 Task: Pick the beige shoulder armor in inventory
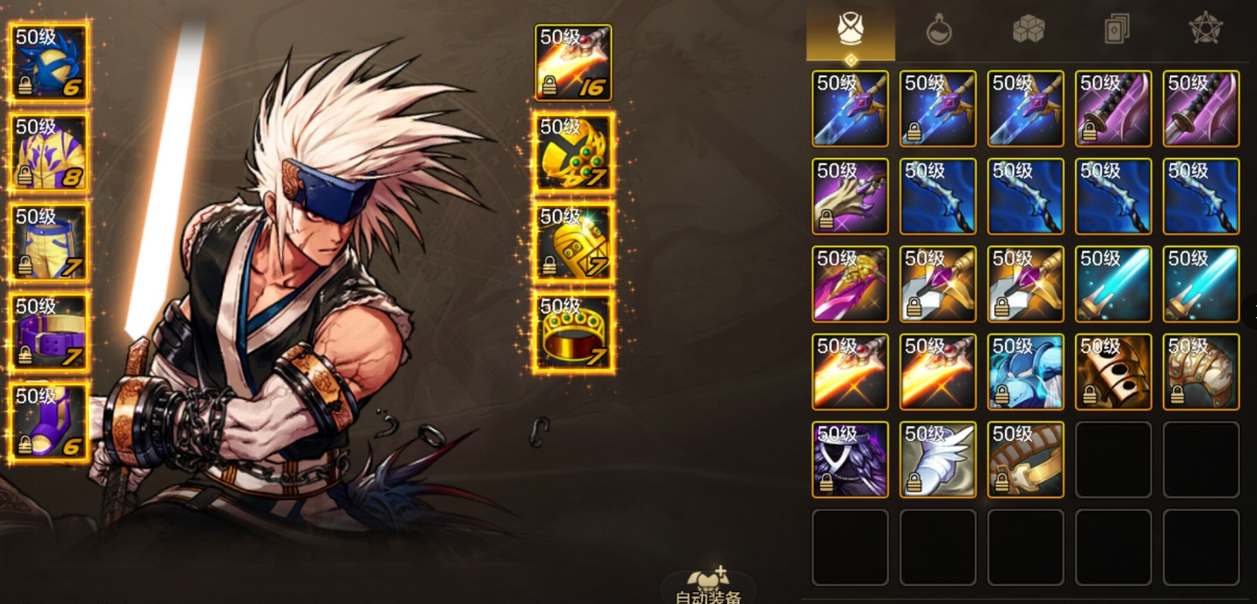click(x=1201, y=372)
